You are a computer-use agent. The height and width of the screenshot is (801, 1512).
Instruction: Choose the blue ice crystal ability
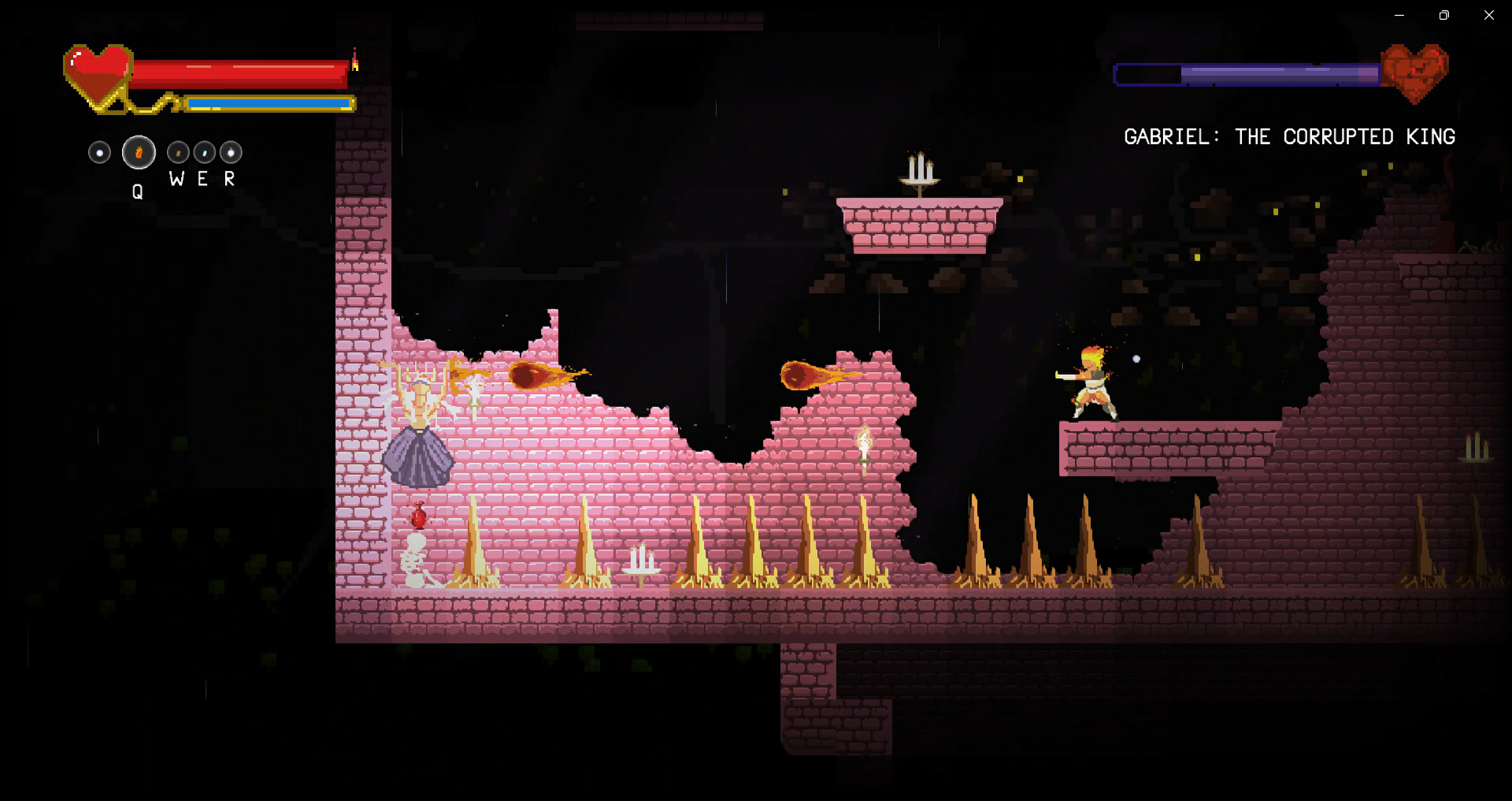tap(205, 152)
